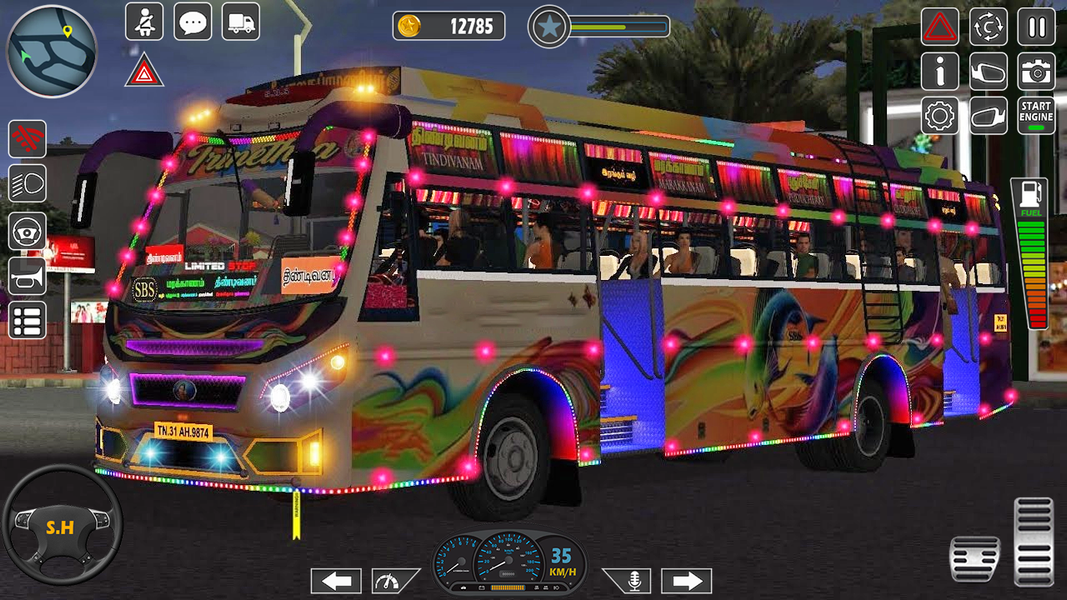Switch camera with circular arrows button

pos(988,26)
